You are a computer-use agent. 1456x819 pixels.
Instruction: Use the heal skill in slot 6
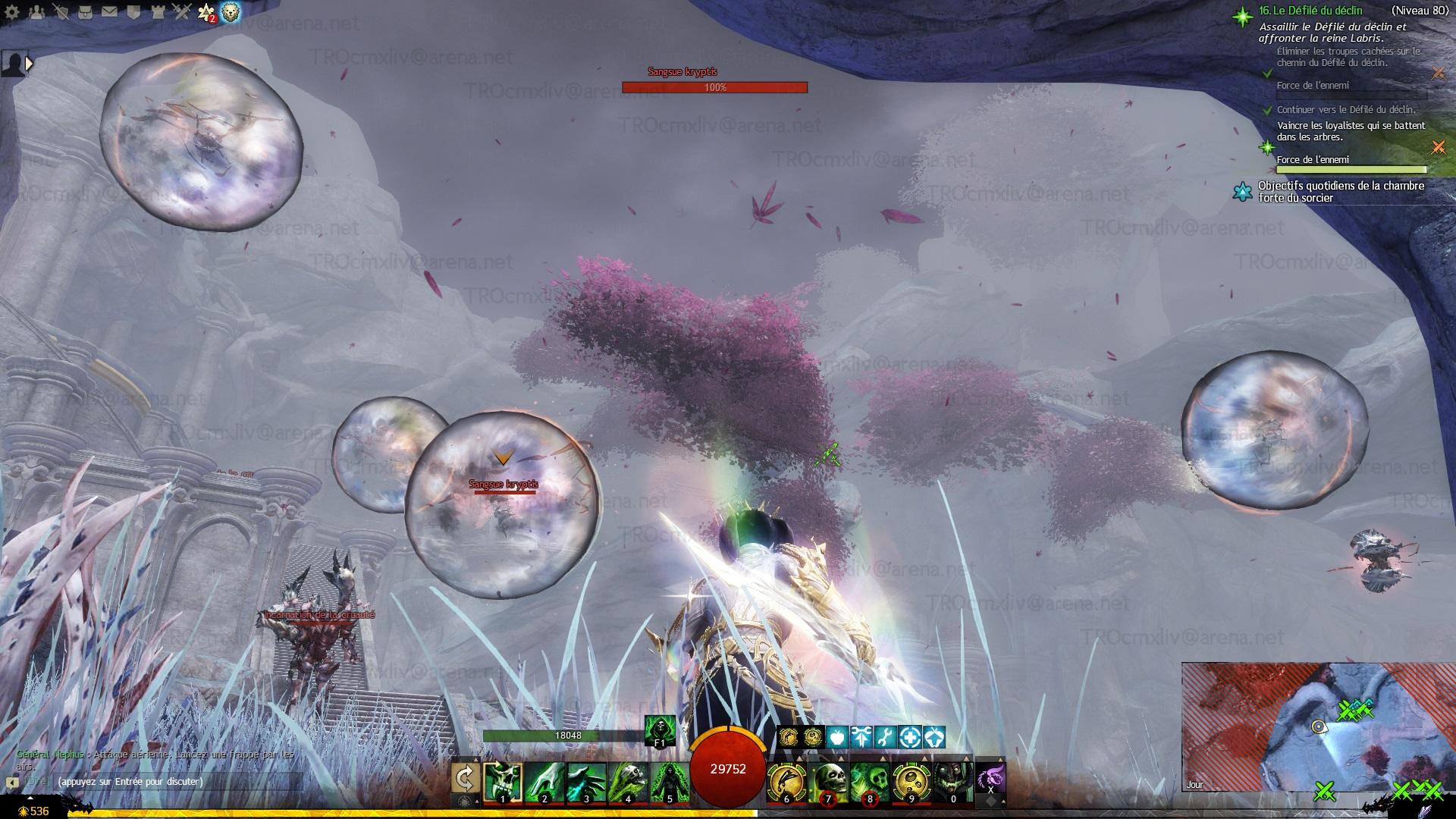786,781
